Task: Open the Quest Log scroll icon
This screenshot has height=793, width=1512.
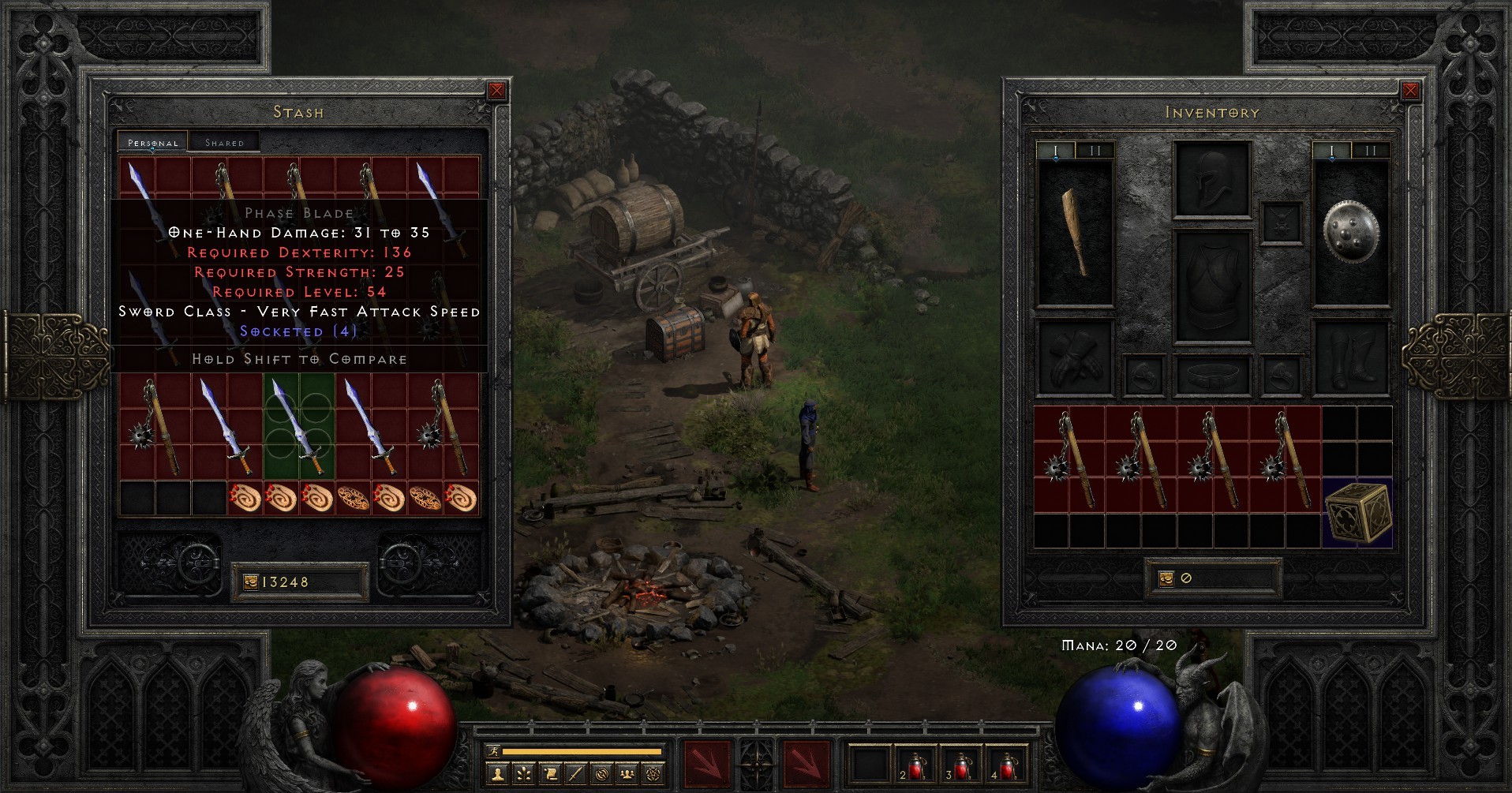Action: click(x=549, y=773)
